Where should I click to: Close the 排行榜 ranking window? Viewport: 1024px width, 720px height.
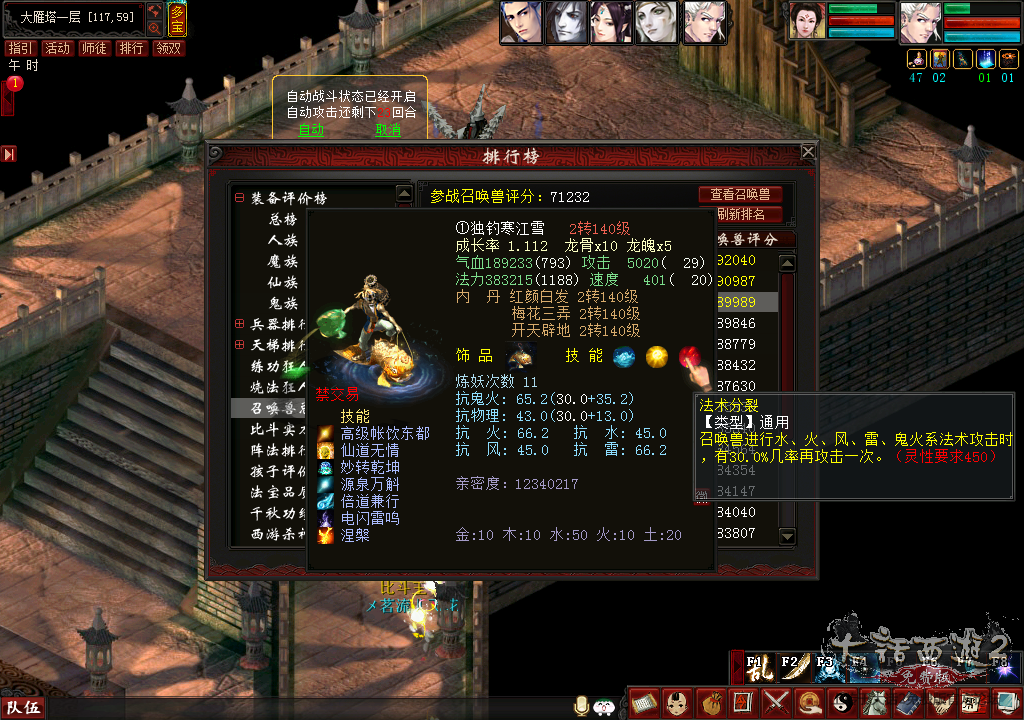(x=808, y=152)
